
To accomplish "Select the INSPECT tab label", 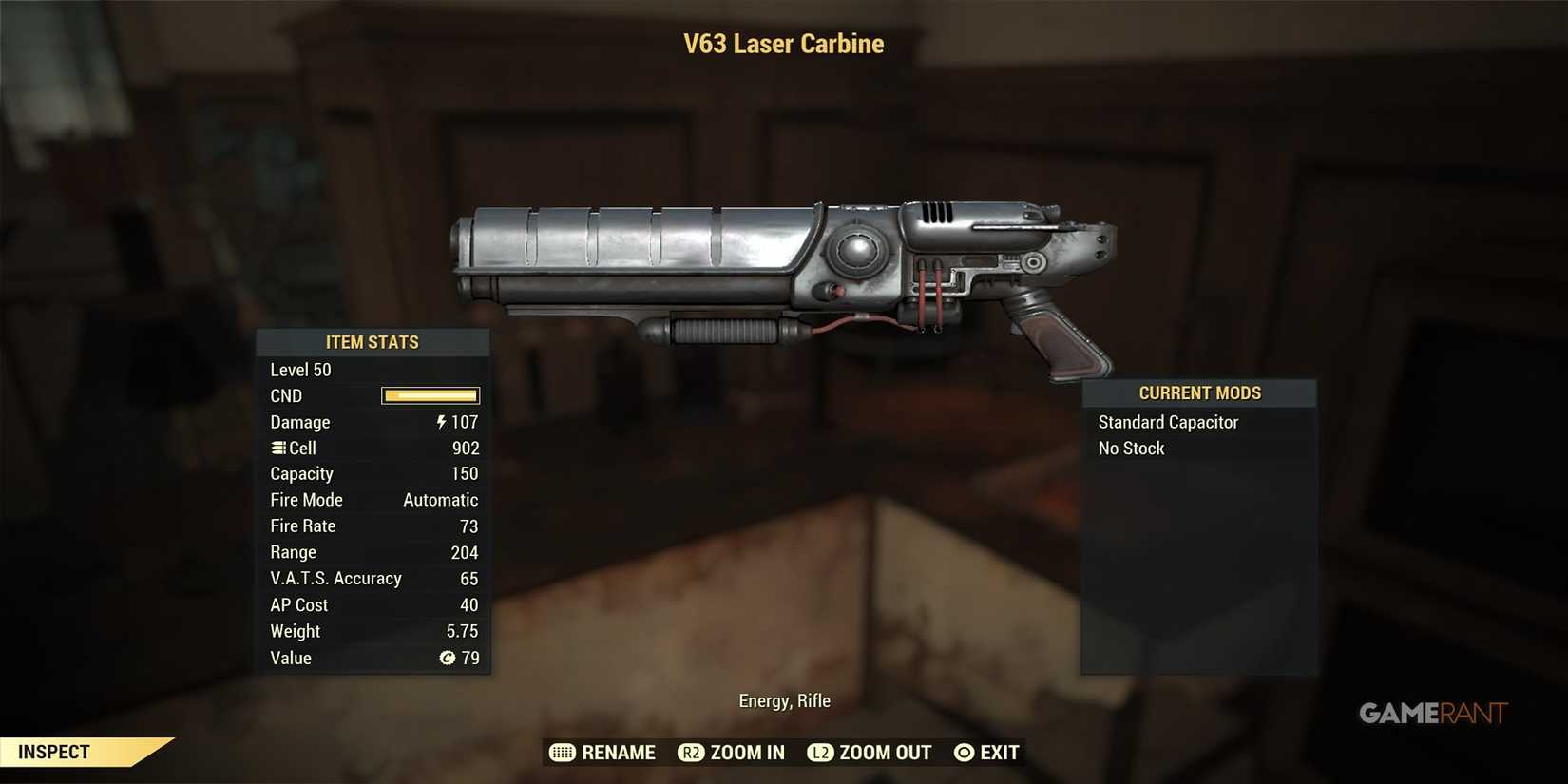I will (x=52, y=752).
